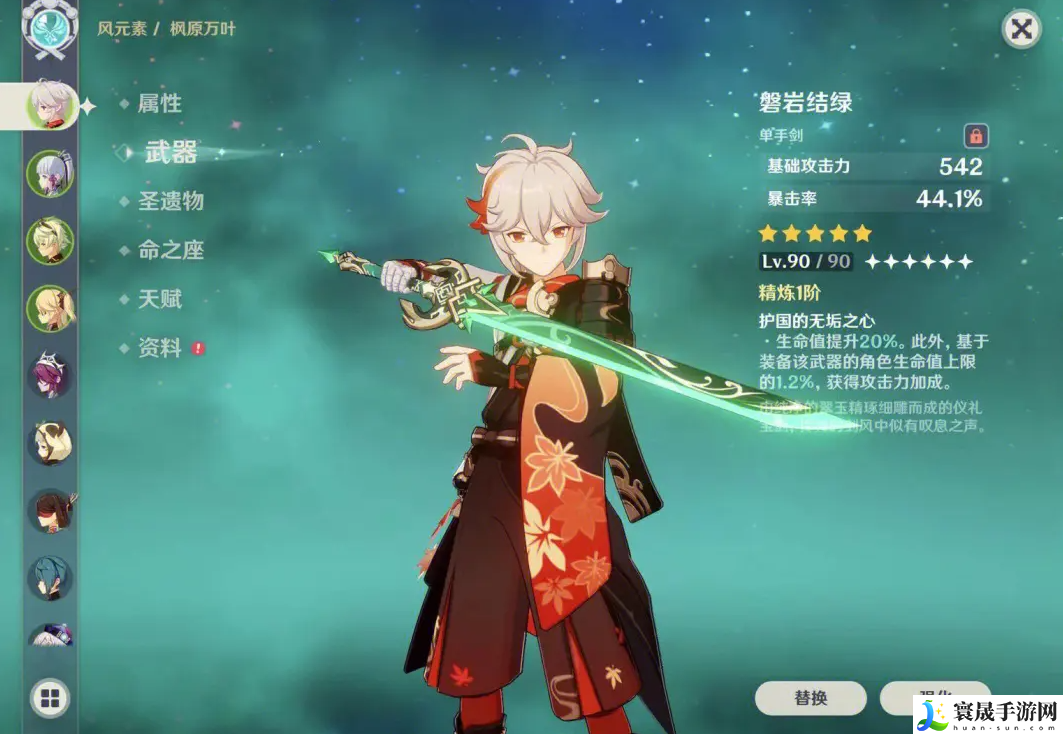Viewport: 1063px width, 734px height.
Task: Choose the dark-hat brown-haired character portrait
Action: coord(50,511)
